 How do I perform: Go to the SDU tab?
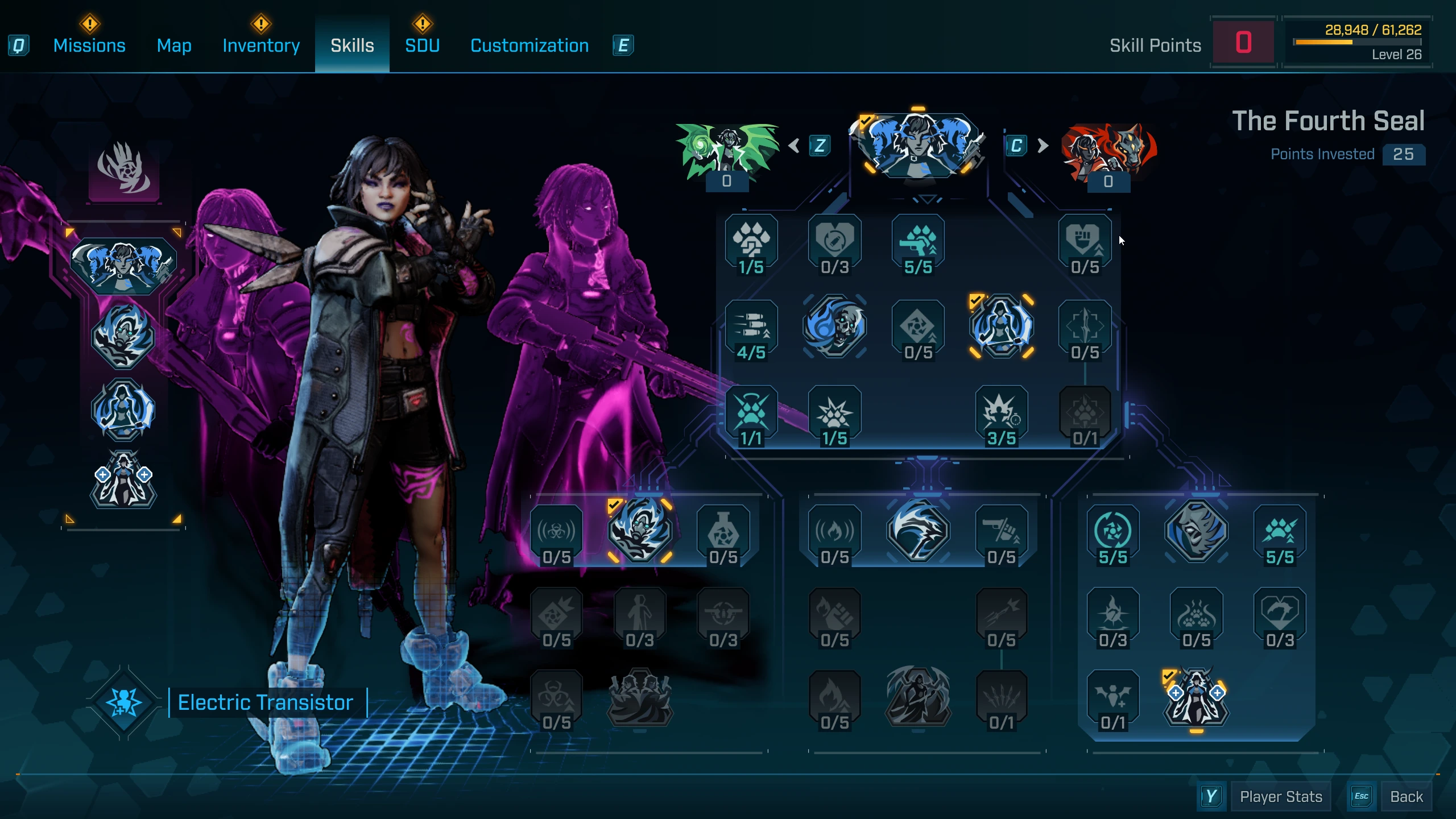[x=422, y=45]
